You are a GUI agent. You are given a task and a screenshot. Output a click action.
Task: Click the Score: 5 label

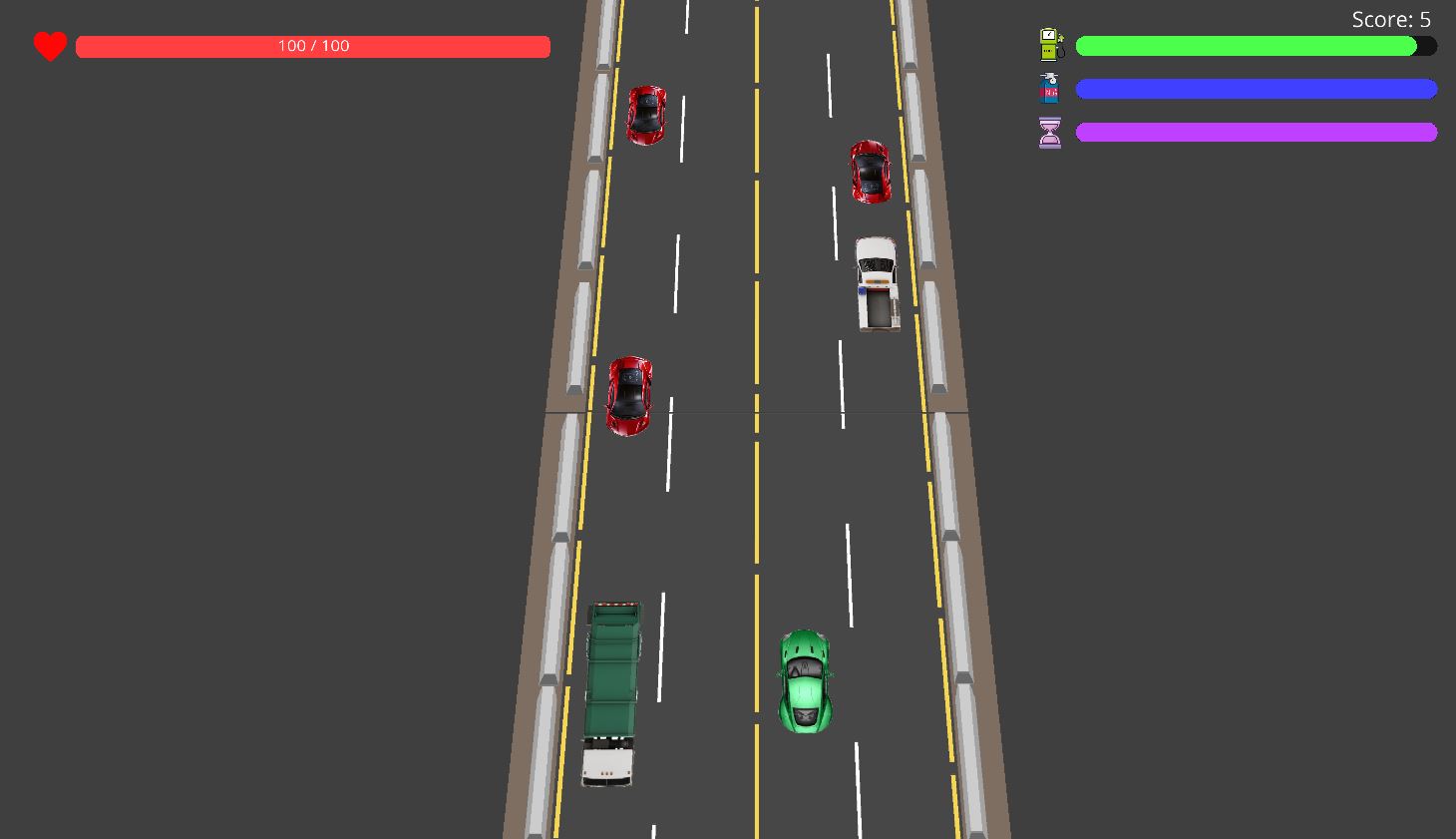coord(1391,18)
